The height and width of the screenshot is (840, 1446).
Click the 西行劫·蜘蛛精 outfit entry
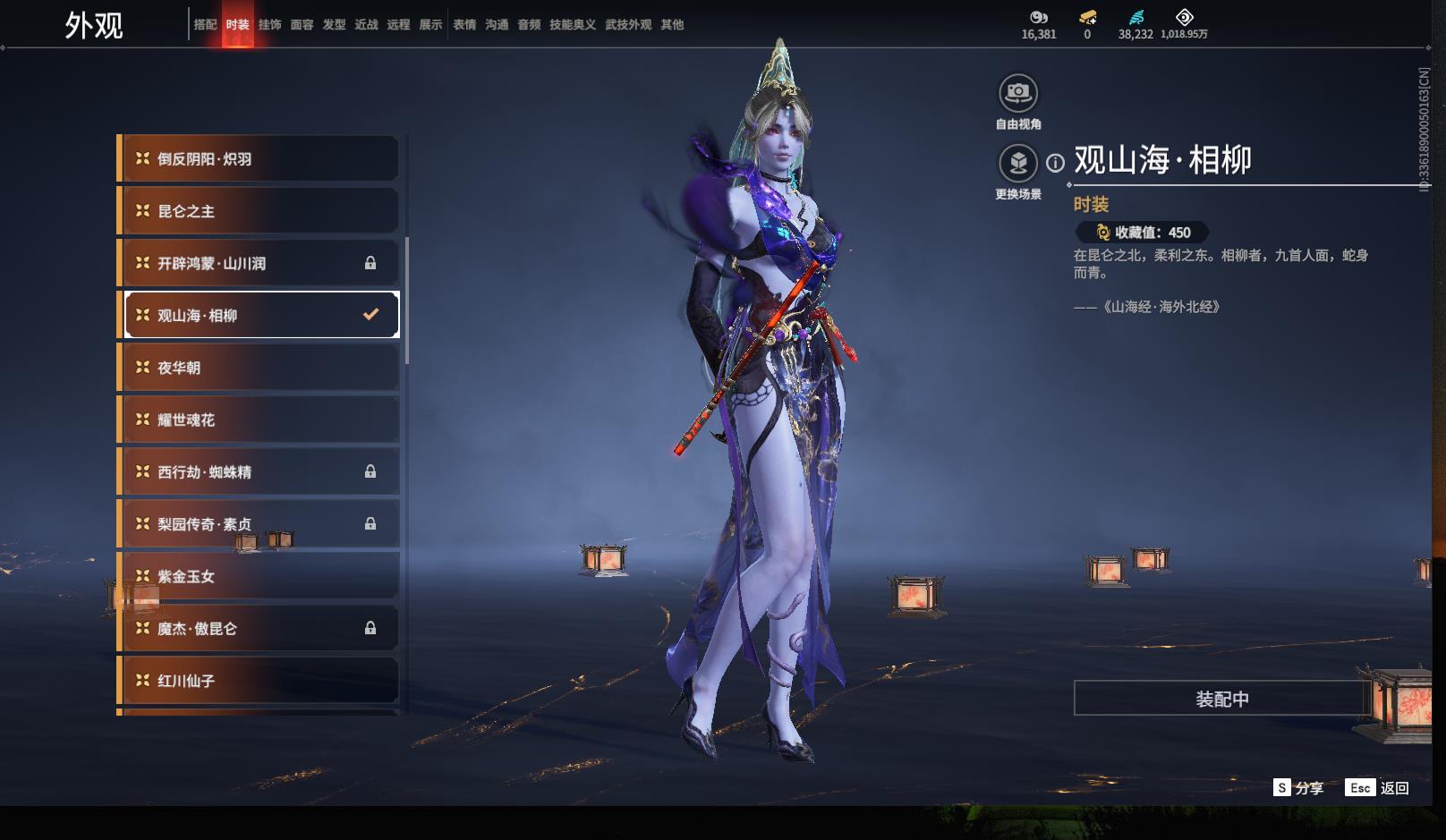pyautogui.click(x=259, y=471)
